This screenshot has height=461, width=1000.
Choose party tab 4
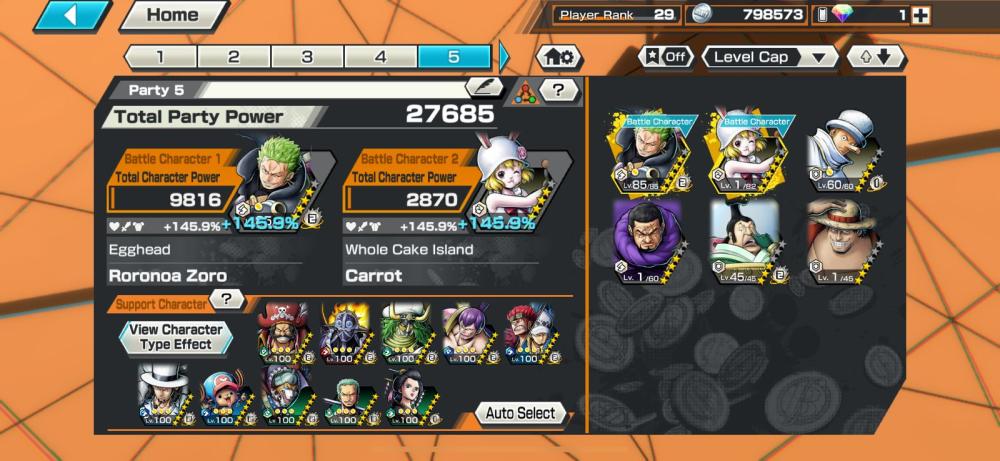381,57
